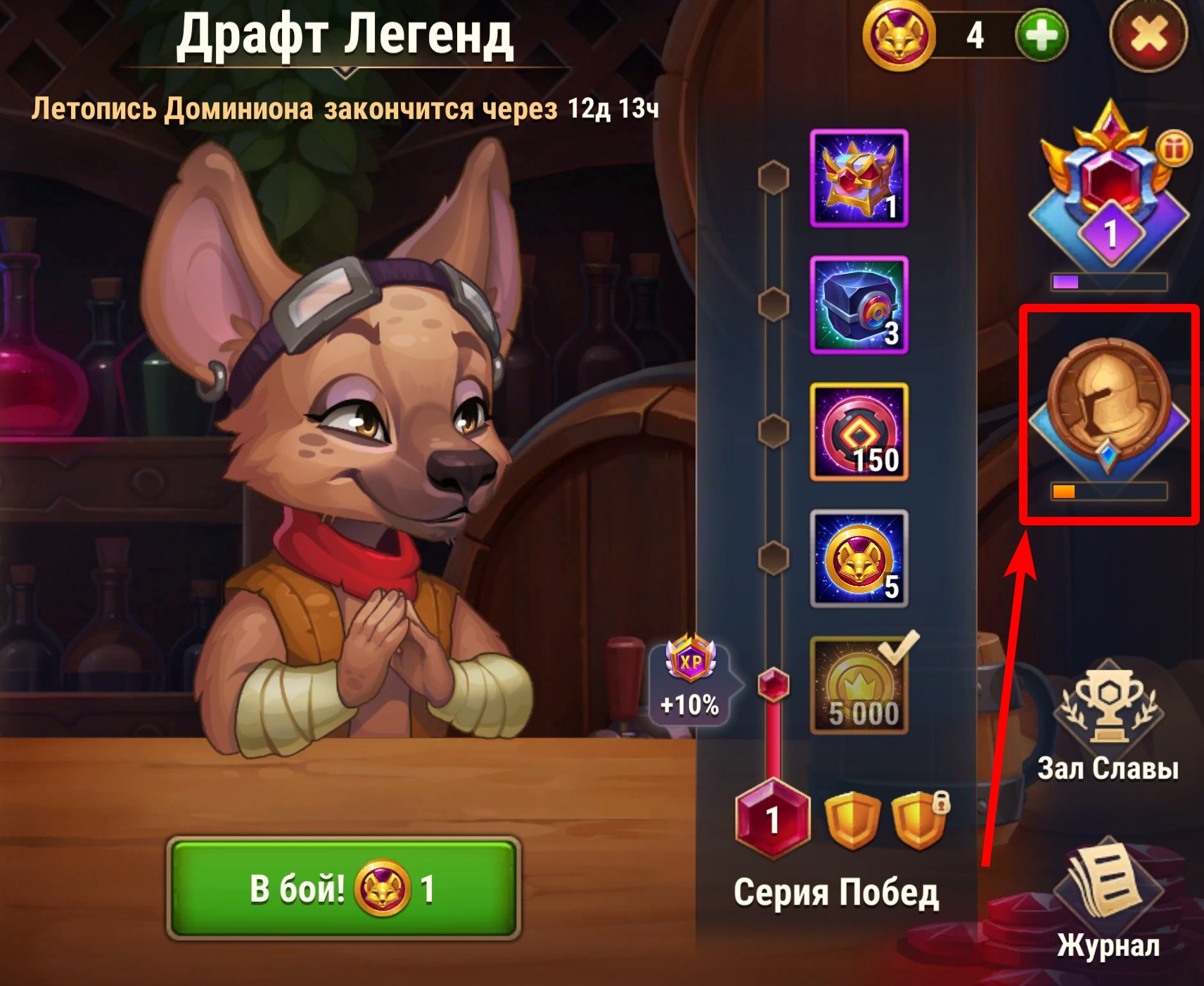
Task: Open the Журнал log
Action: pyautogui.click(x=1108, y=900)
